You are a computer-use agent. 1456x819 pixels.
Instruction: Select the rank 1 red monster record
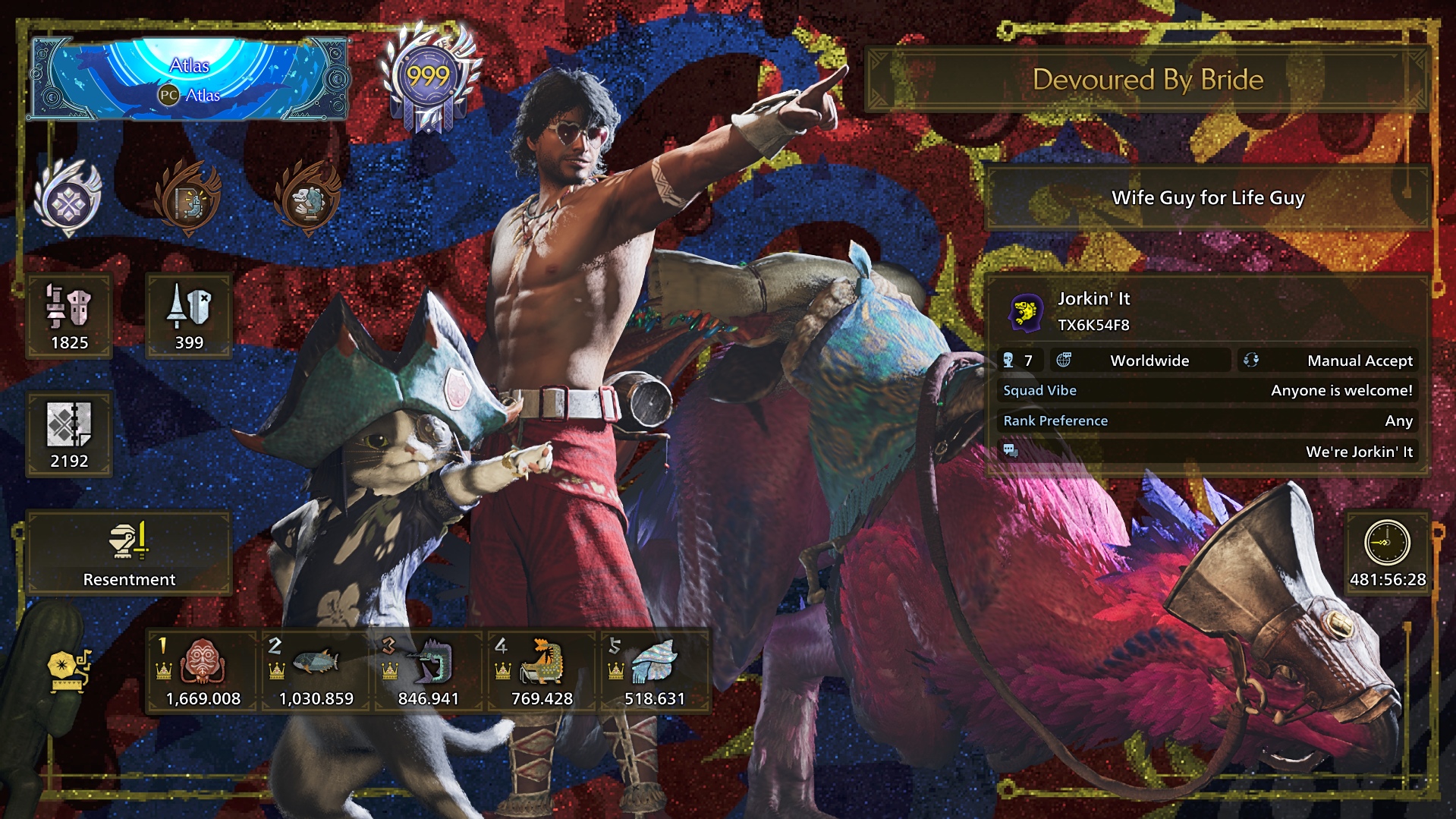pos(203,671)
